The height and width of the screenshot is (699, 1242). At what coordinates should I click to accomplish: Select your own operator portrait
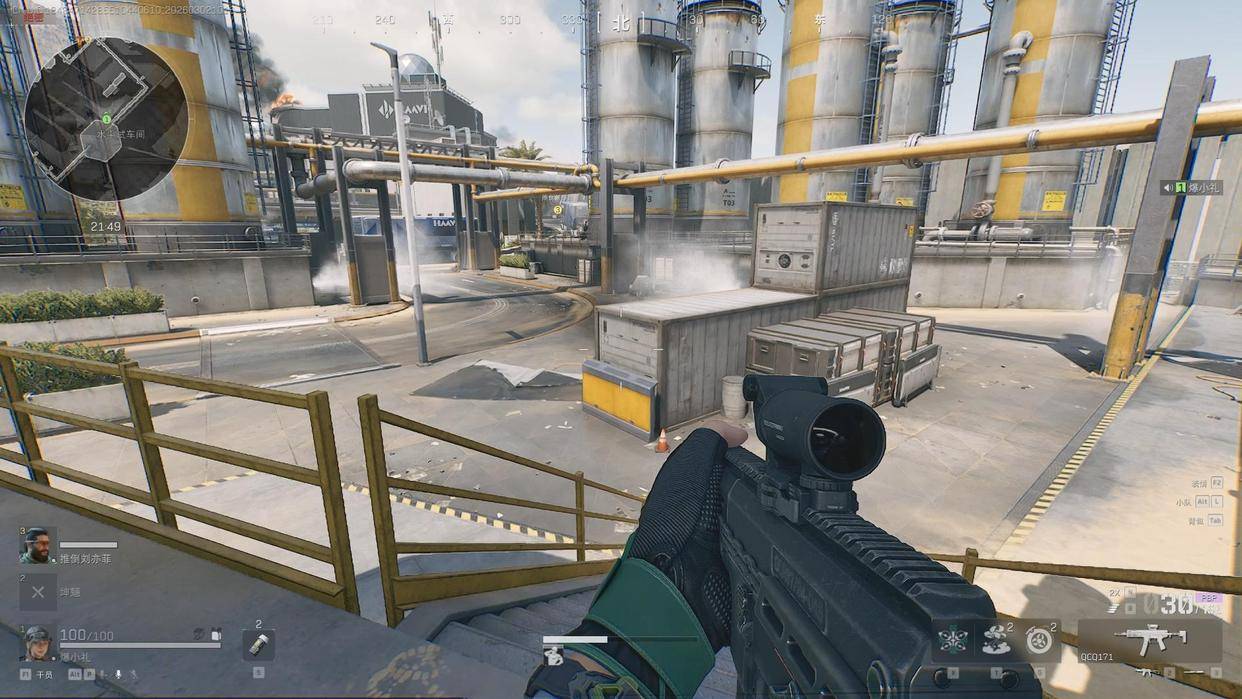point(37,640)
